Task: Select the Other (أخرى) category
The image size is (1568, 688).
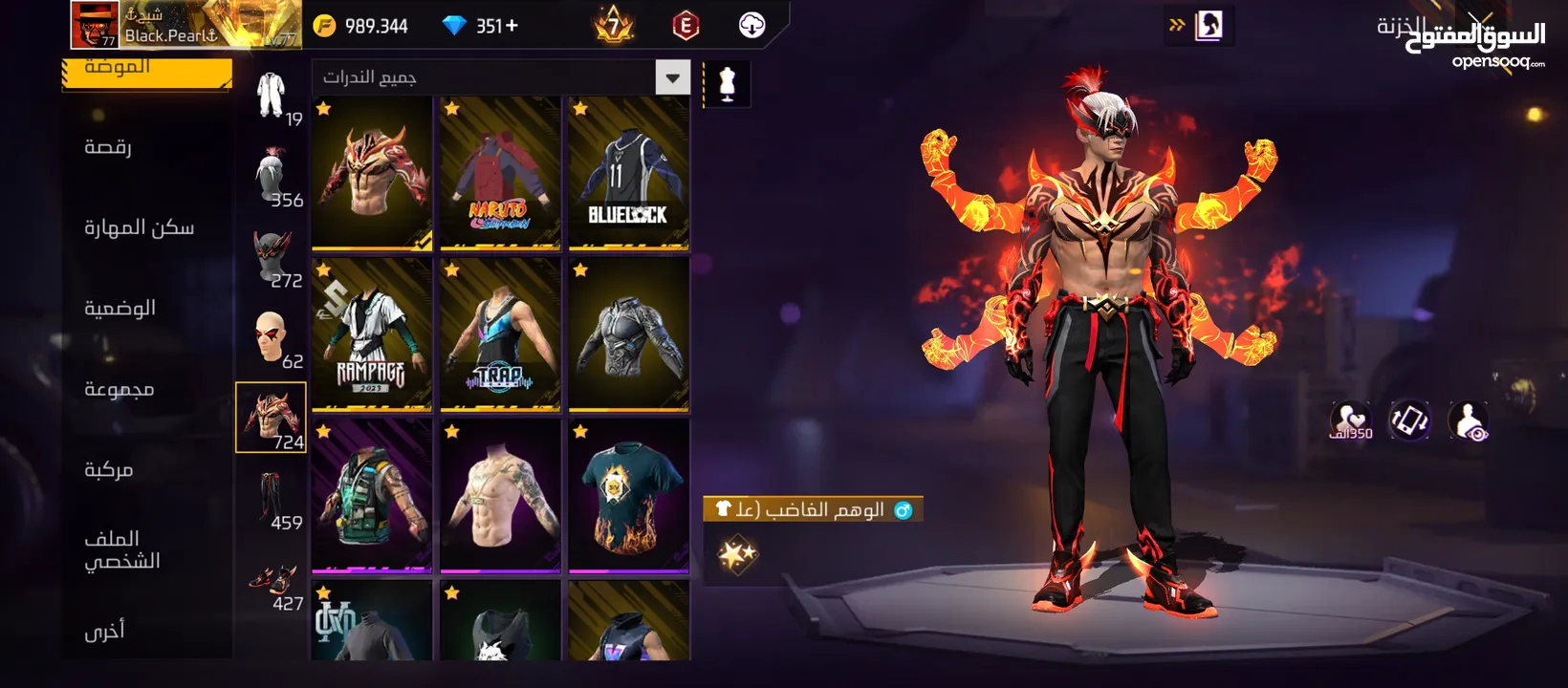Action: tap(104, 631)
